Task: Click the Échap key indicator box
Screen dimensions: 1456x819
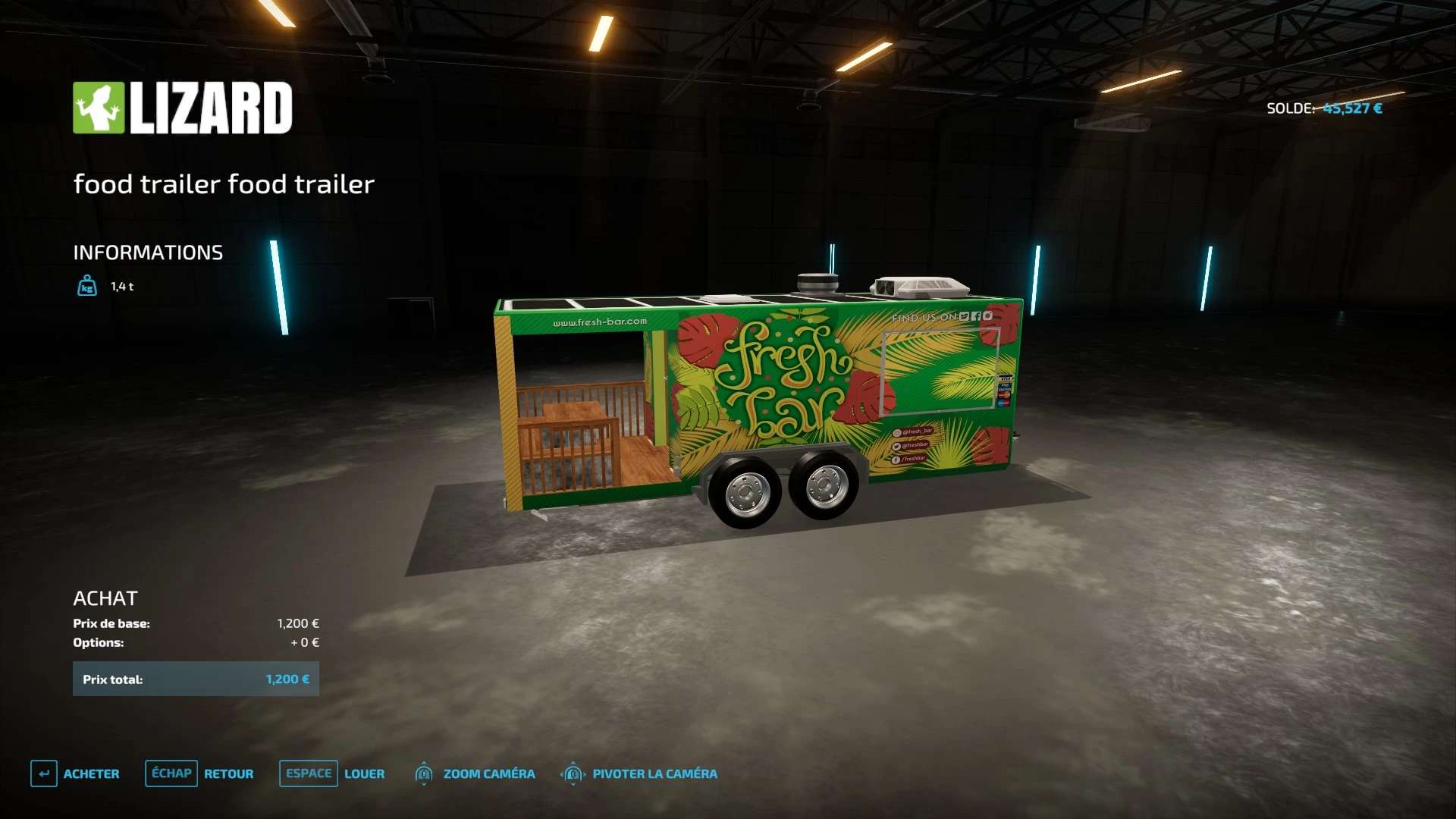Action: pyautogui.click(x=171, y=773)
